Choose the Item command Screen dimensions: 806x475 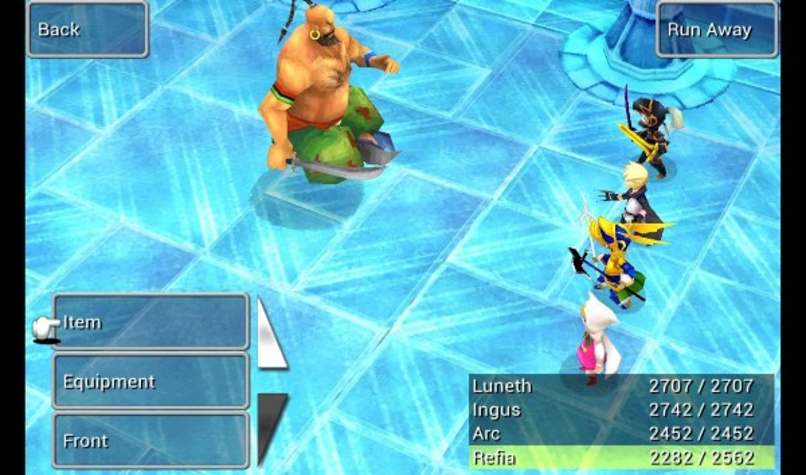(150, 322)
